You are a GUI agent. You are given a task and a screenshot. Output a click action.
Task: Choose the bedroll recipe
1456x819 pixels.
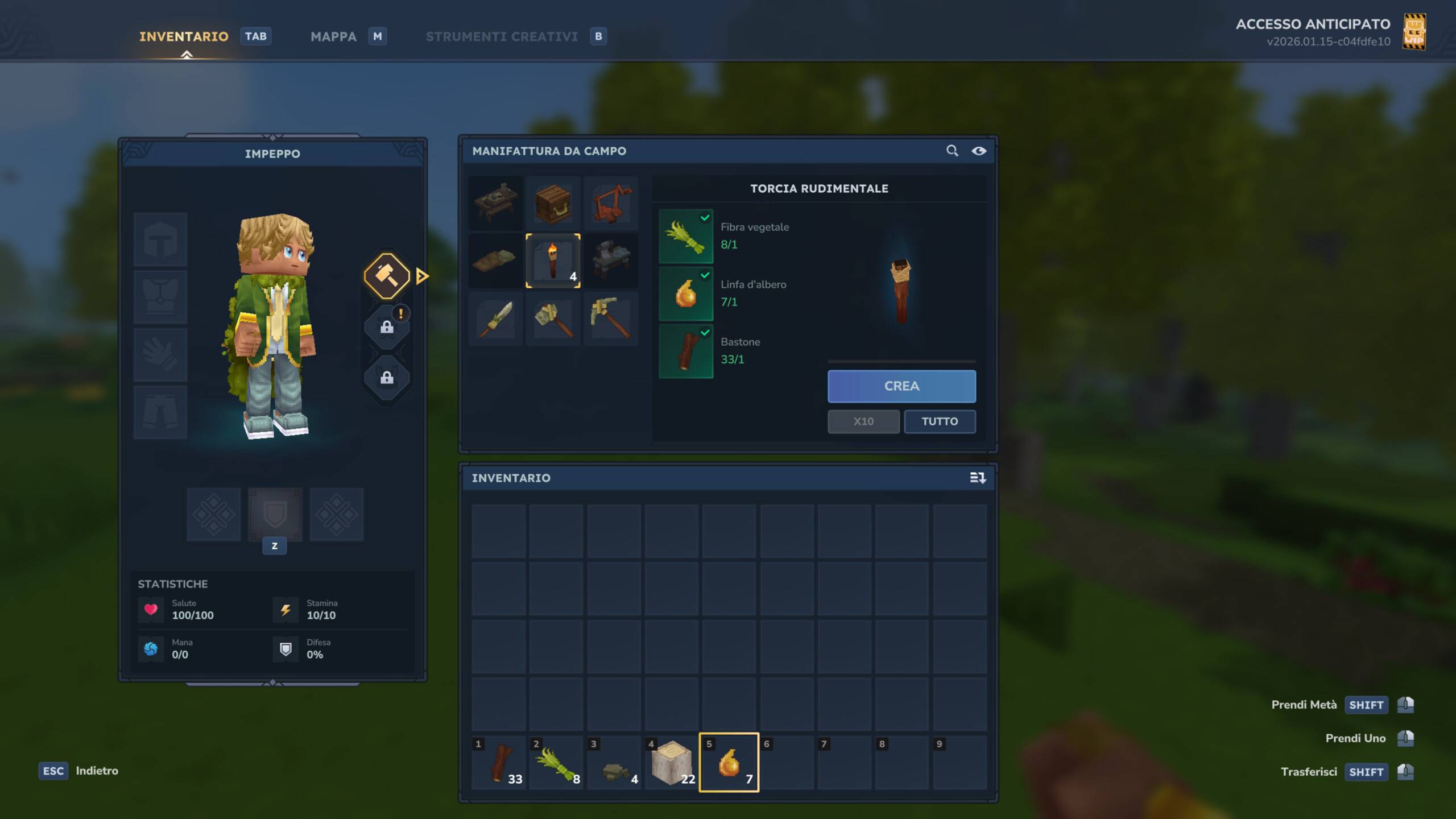(x=495, y=260)
